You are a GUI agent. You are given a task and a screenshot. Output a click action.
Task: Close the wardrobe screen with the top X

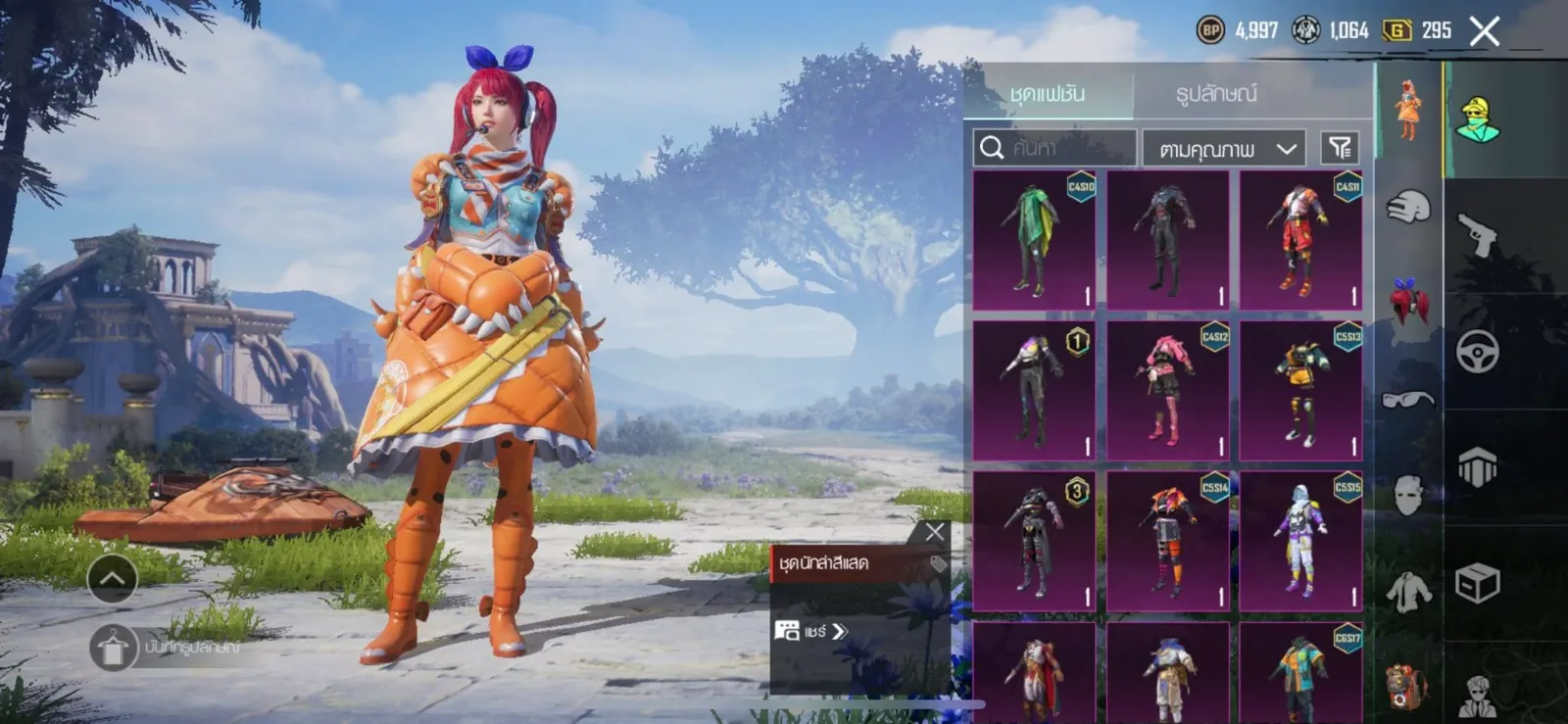click(1484, 31)
